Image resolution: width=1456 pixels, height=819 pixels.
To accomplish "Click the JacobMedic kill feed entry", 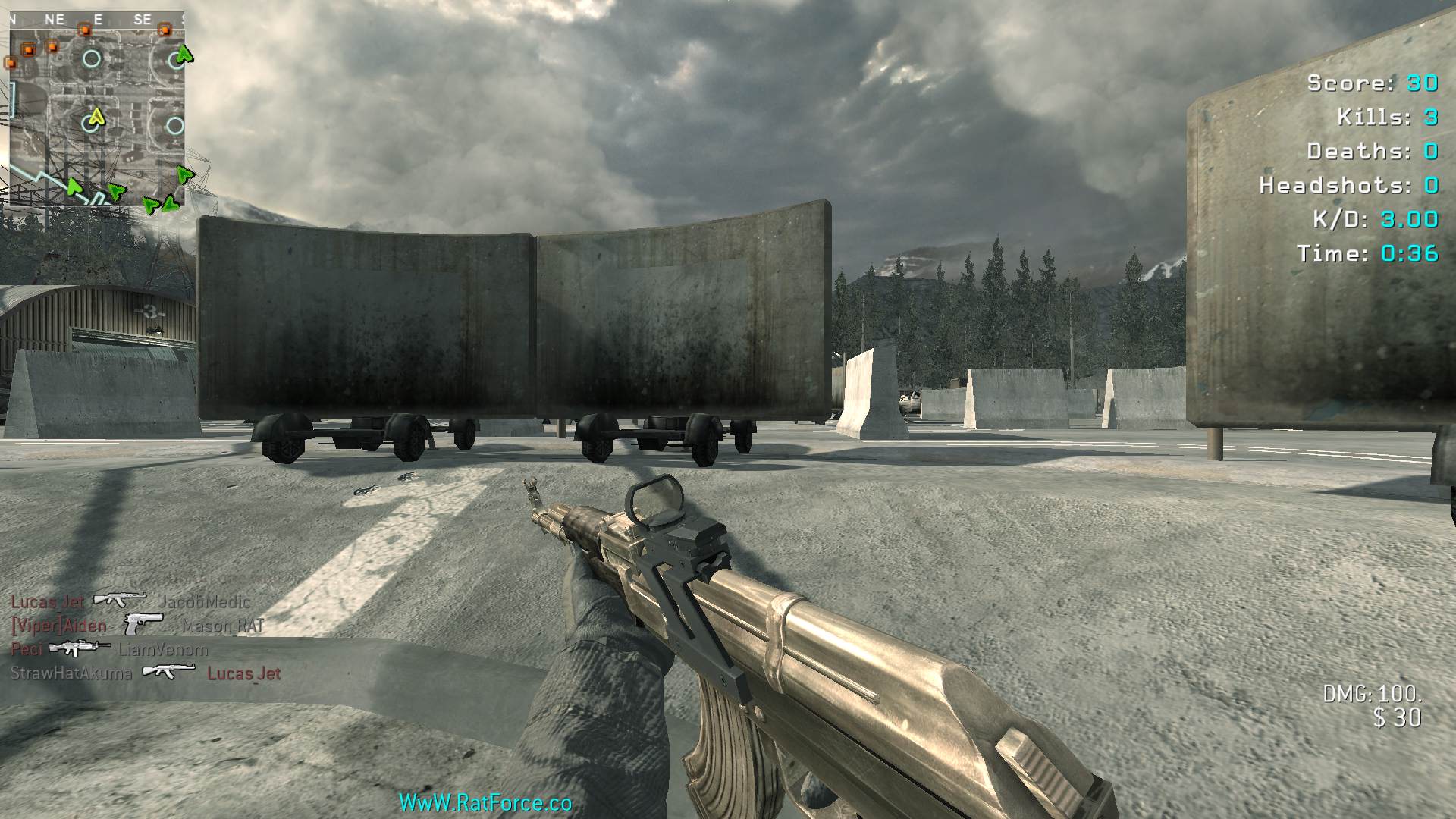I will 204,602.
